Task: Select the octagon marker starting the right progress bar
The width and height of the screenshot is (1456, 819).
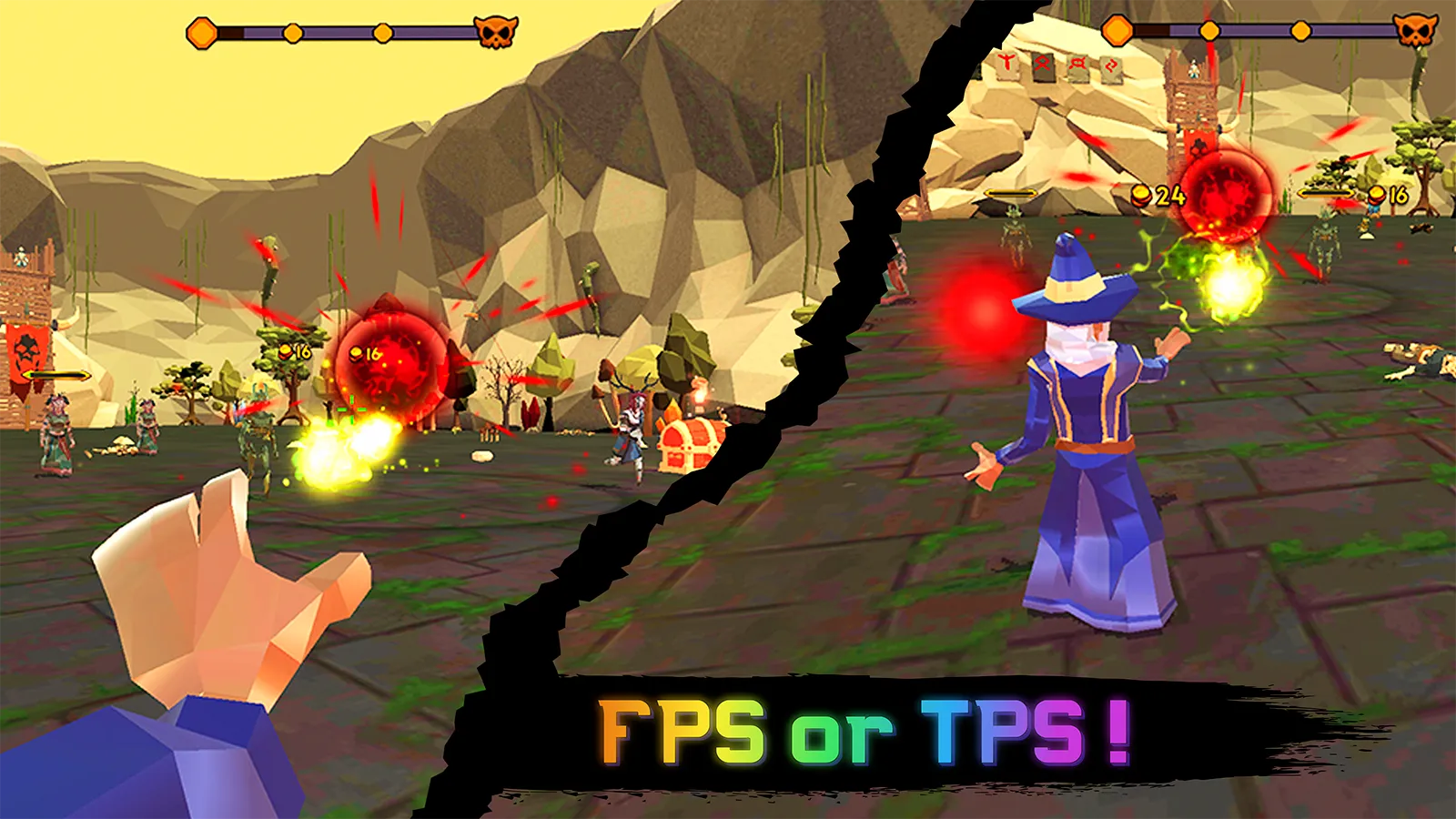Action: click(x=1117, y=30)
